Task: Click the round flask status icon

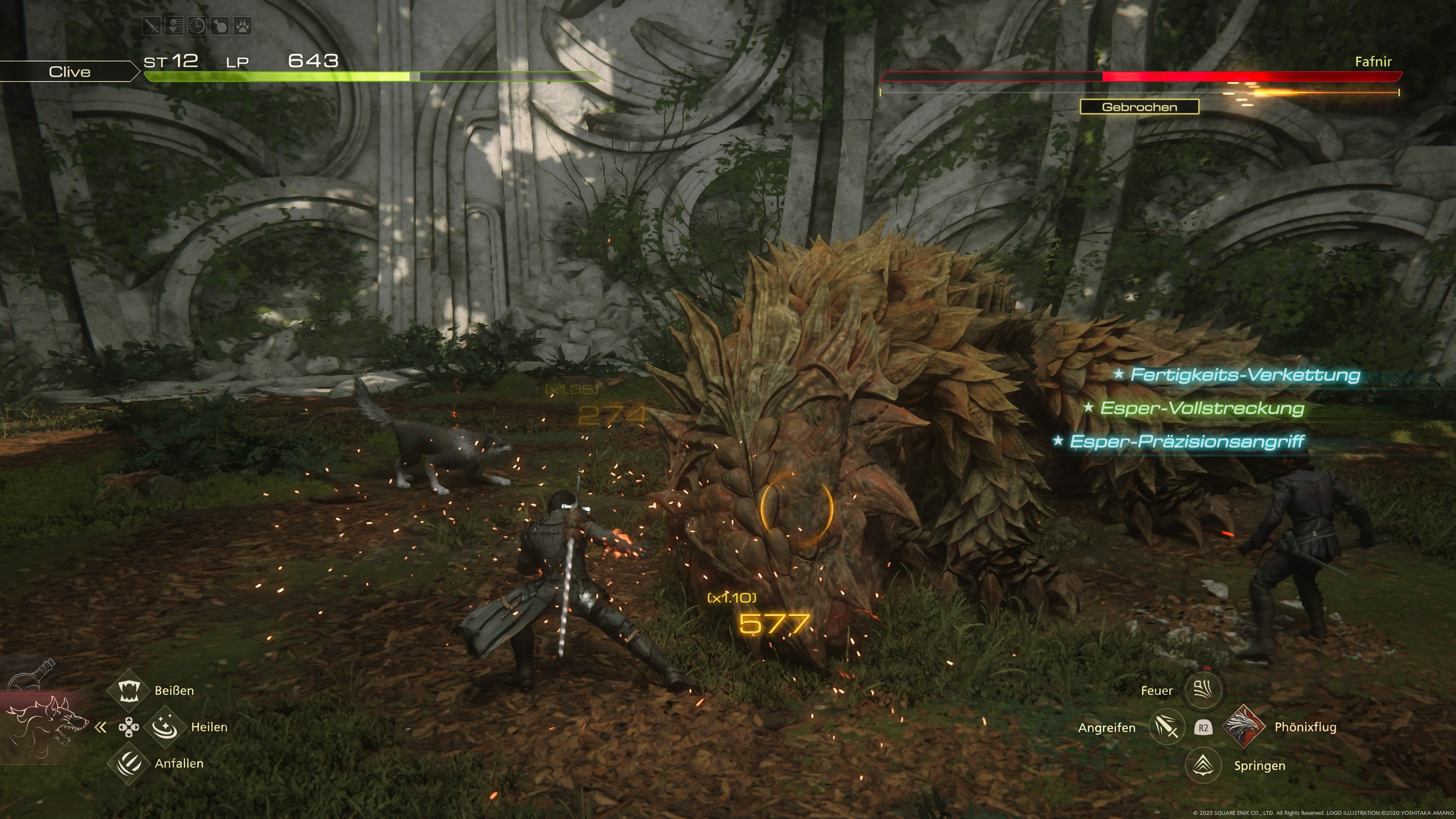Action: point(220,26)
